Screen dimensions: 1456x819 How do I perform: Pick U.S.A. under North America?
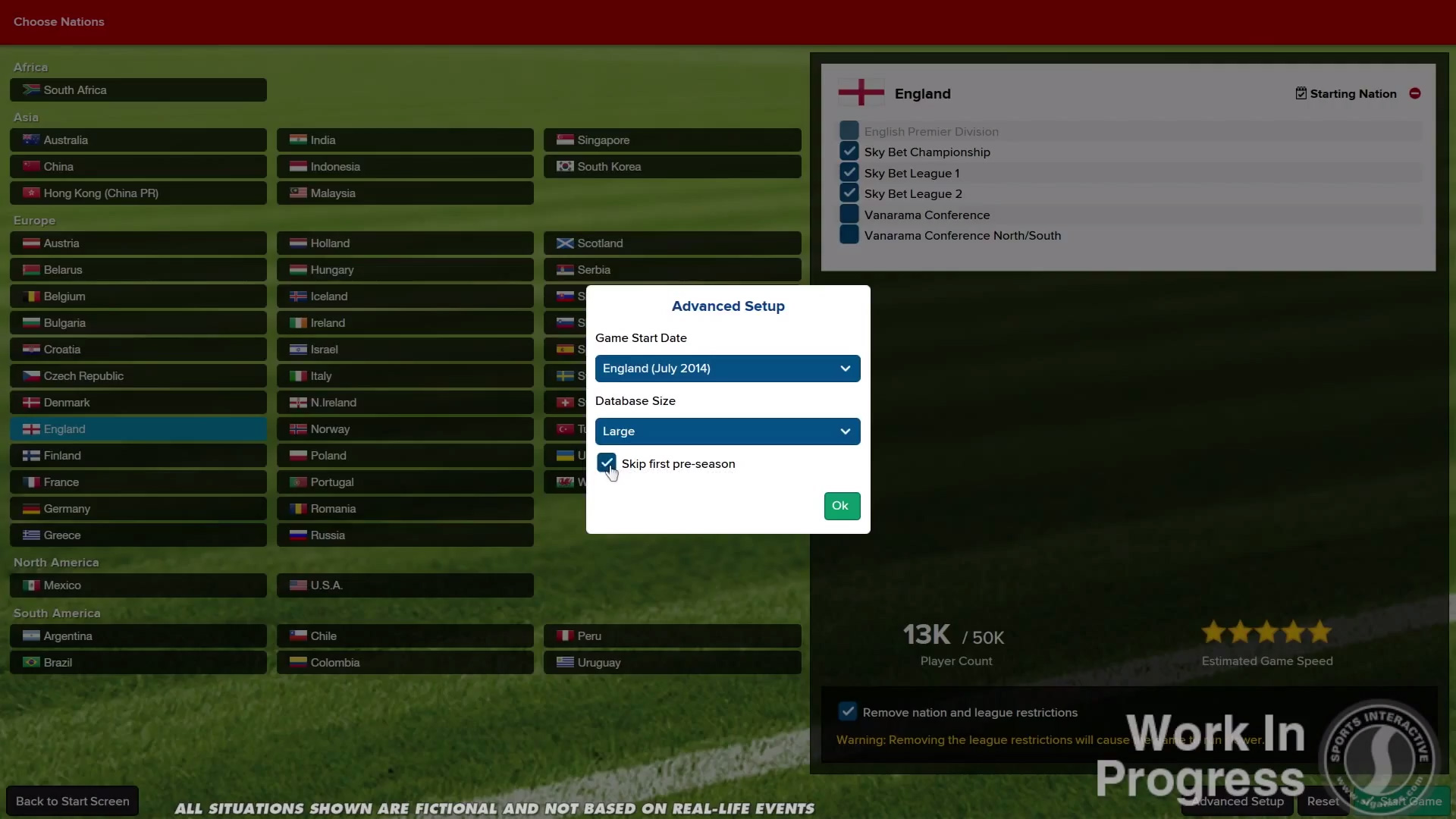coord(405,585)
